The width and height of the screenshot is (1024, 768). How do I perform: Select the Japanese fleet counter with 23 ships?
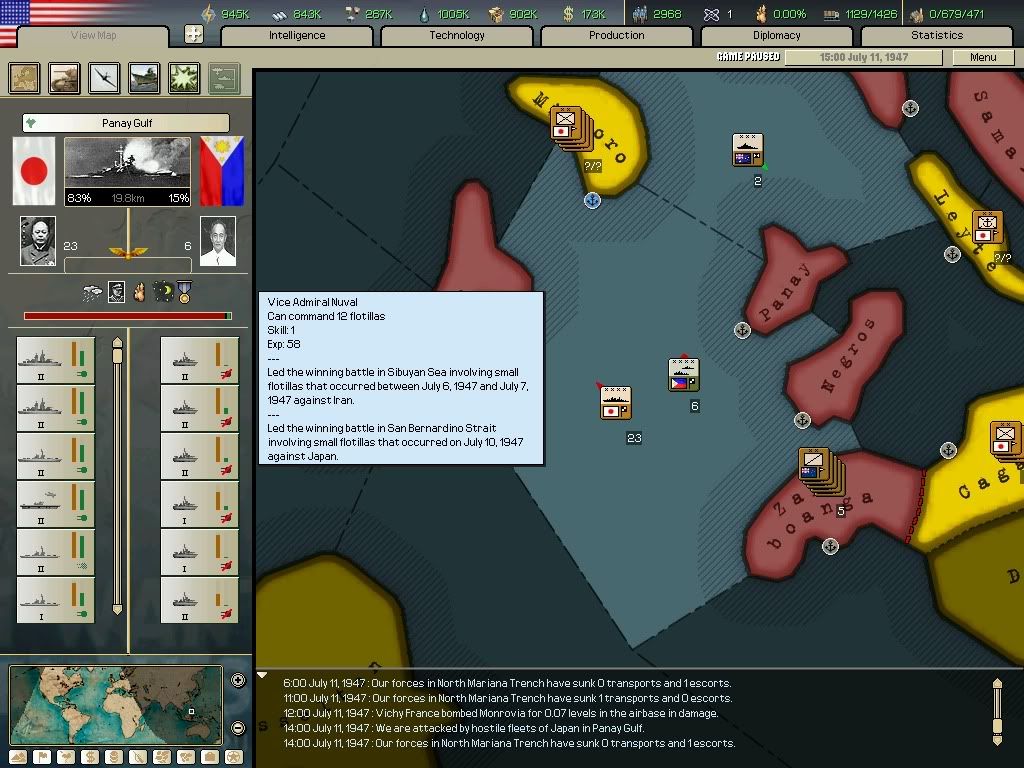pos(615,403)
